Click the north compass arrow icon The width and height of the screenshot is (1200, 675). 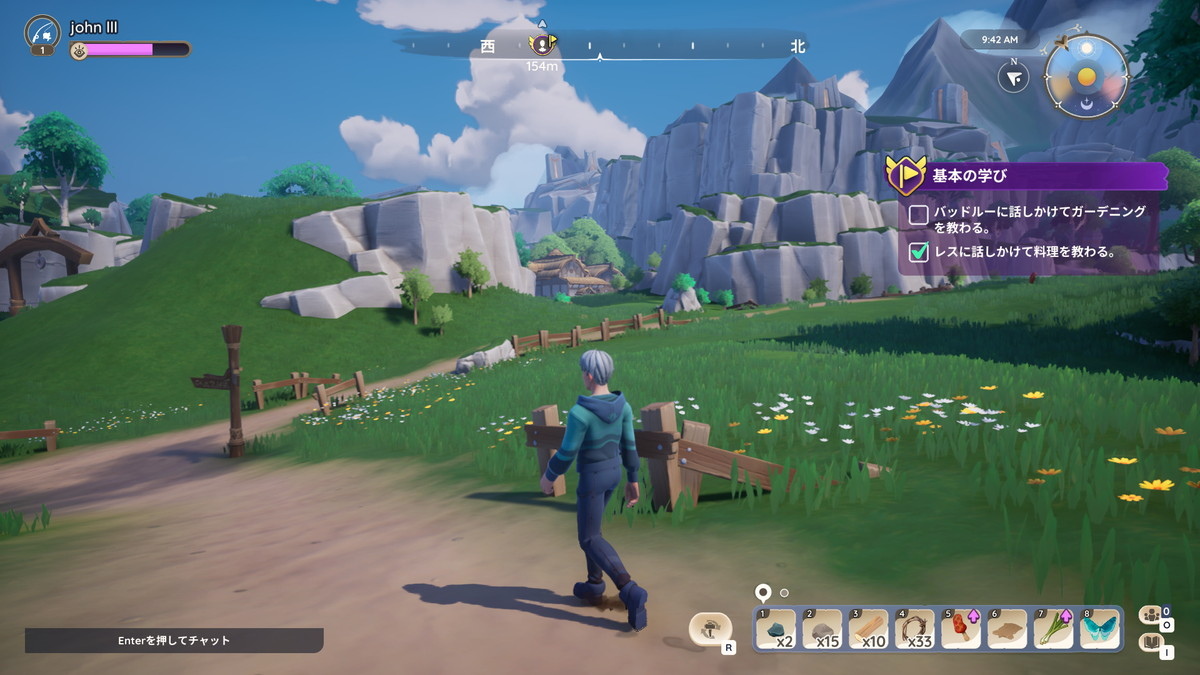click(x=1014, y=77)
